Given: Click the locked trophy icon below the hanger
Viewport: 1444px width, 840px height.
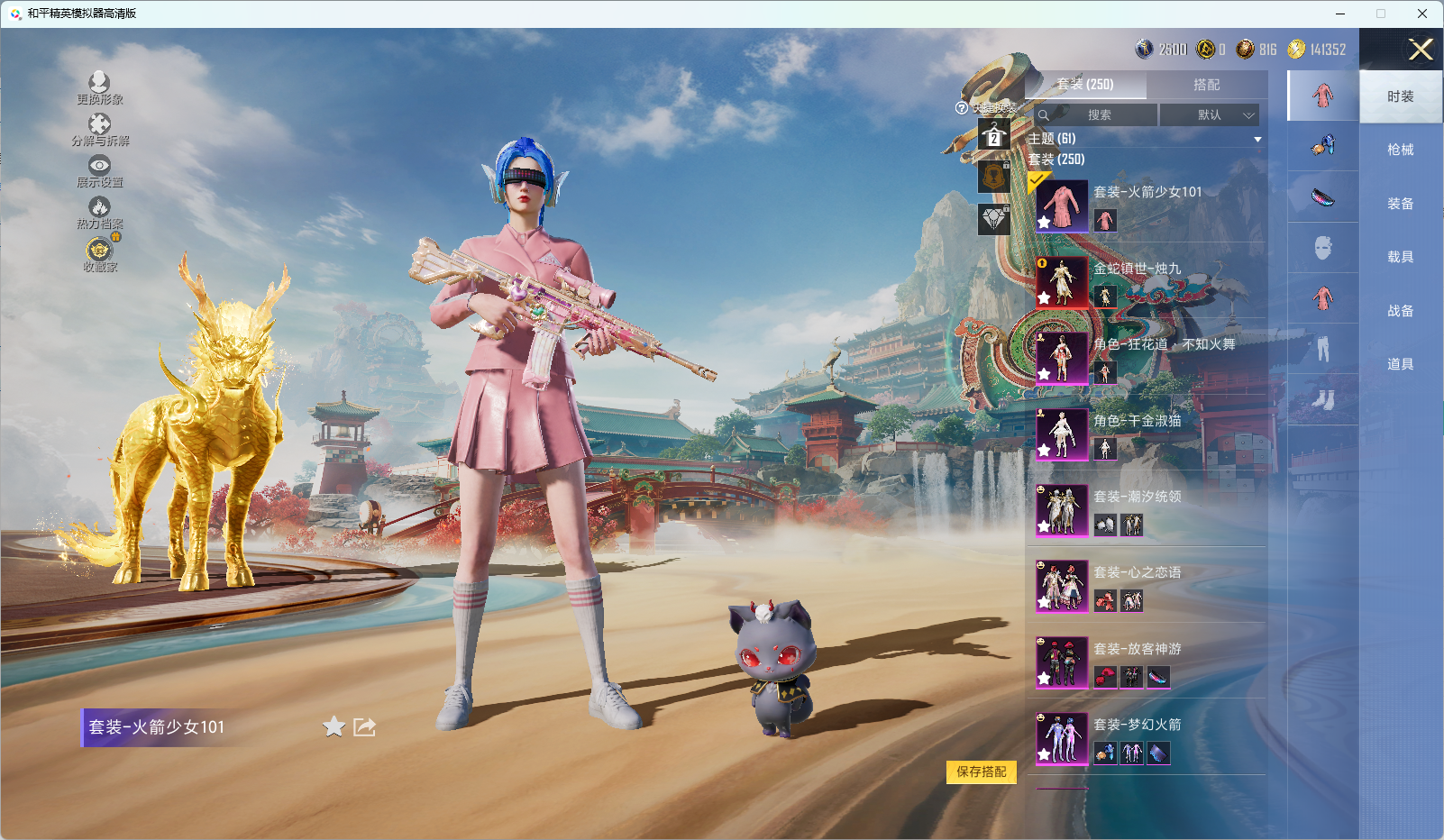Looking at the screenshot, I should [x=993, y=177].
